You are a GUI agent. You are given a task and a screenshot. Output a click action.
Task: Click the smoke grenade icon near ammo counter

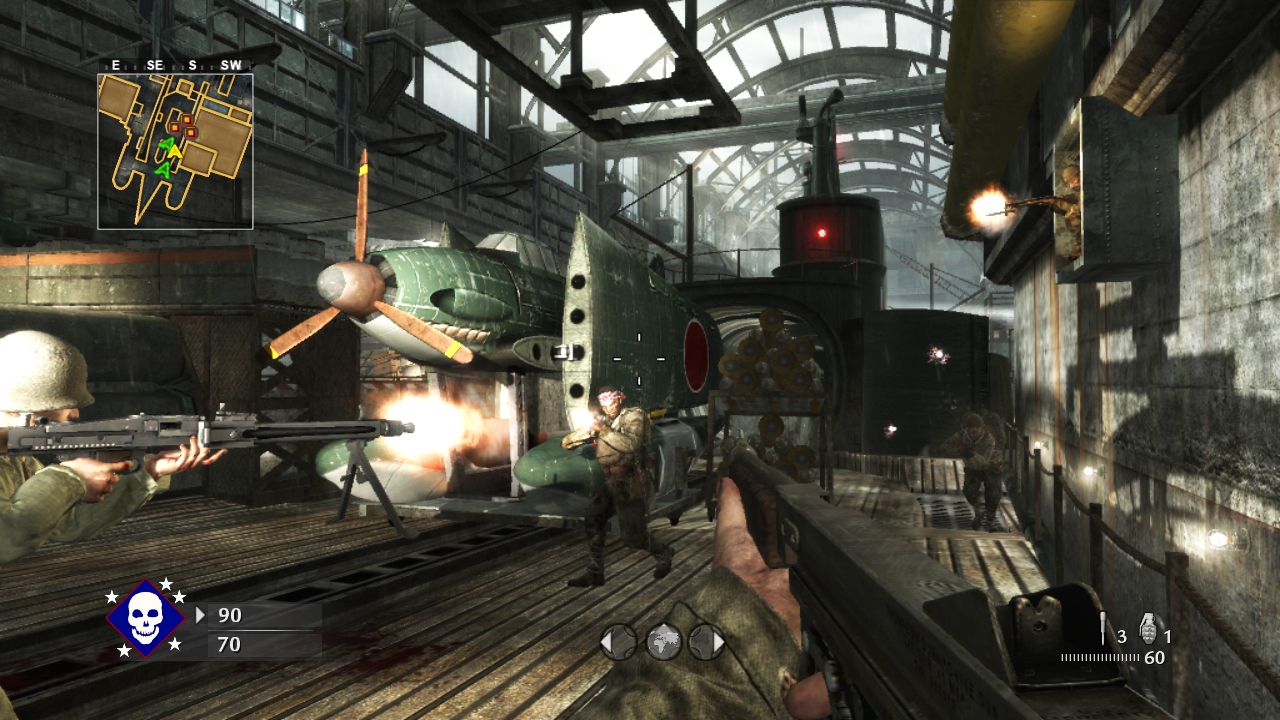tap(1103, 627)
